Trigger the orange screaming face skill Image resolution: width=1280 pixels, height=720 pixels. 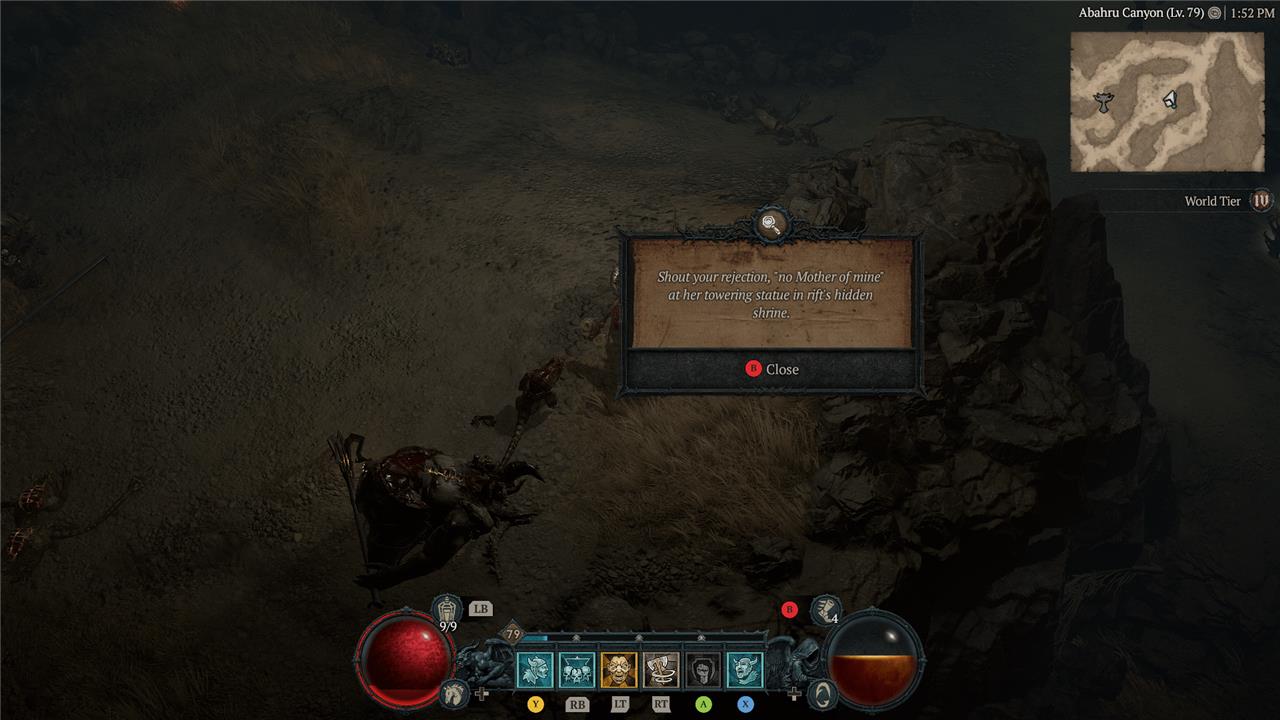point(619,670)
